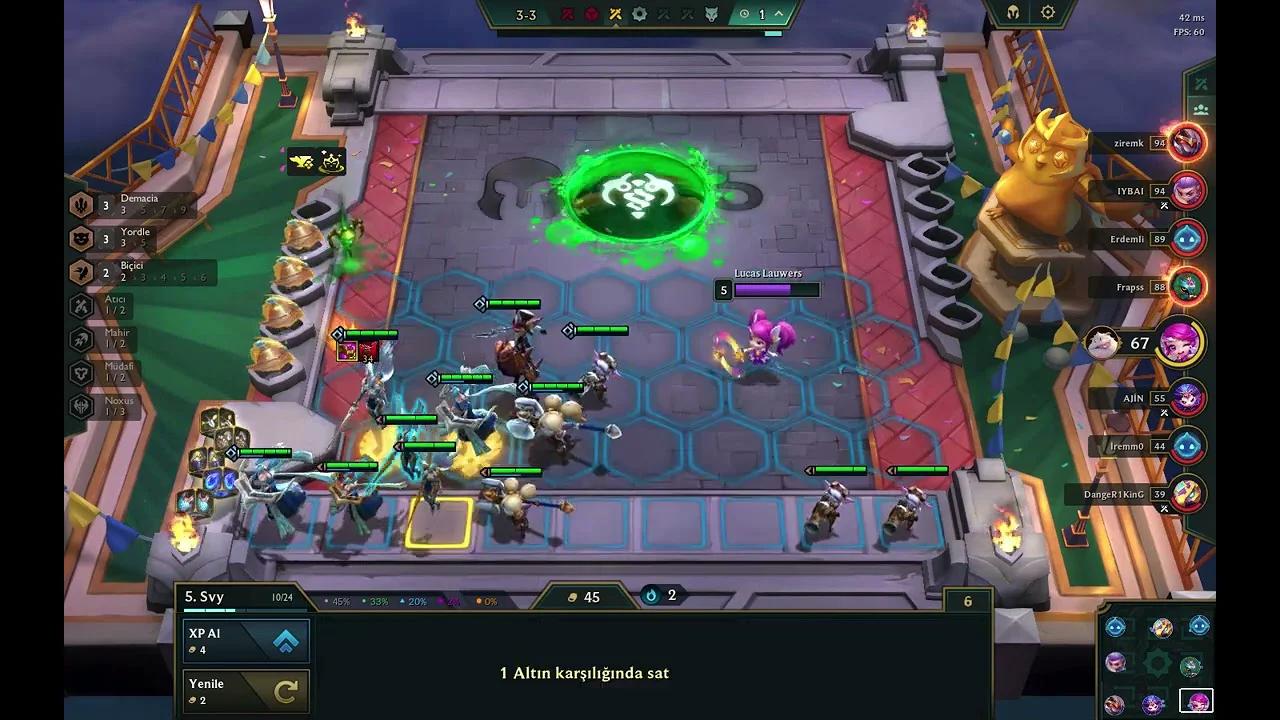
Task: Open the settings gear in top right corner
Action: [x=1047, y=12]
